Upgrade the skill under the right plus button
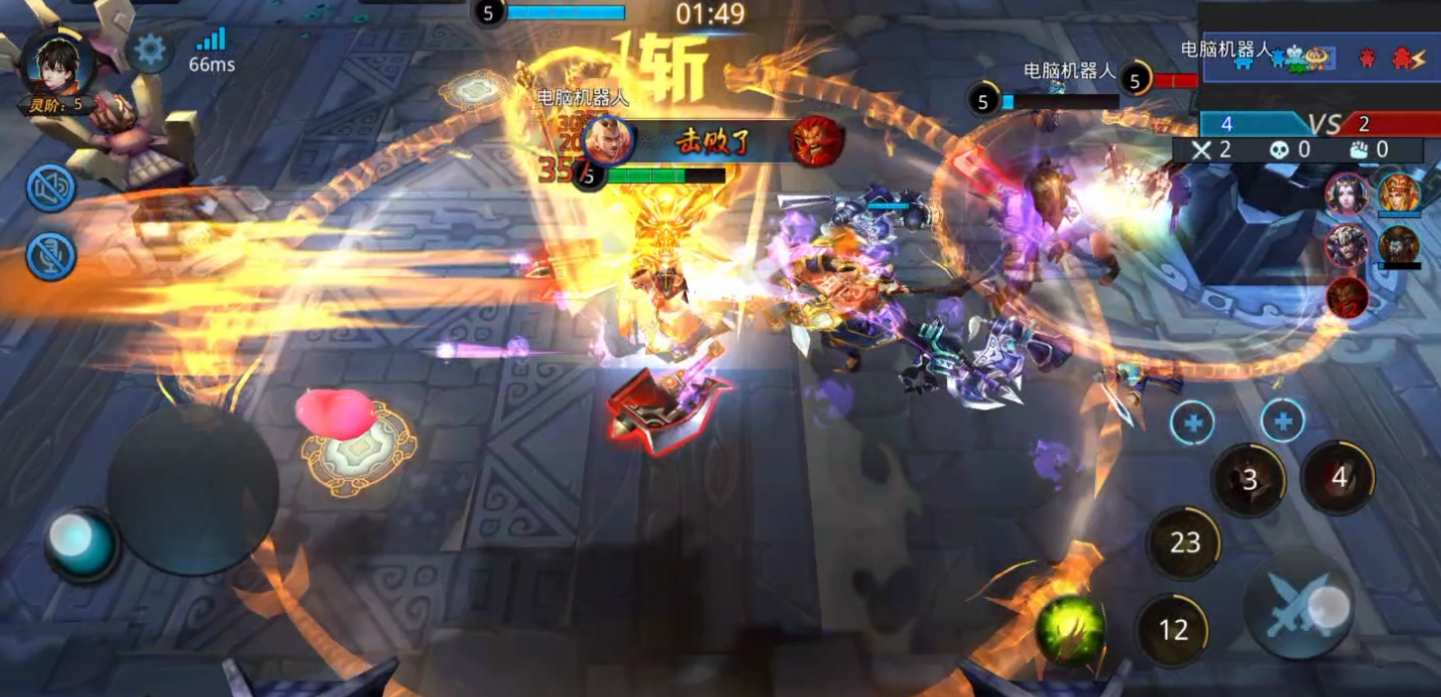The width and height of the screenshot is (1441, 697). pyautogui.click(x=1282, y=422)
